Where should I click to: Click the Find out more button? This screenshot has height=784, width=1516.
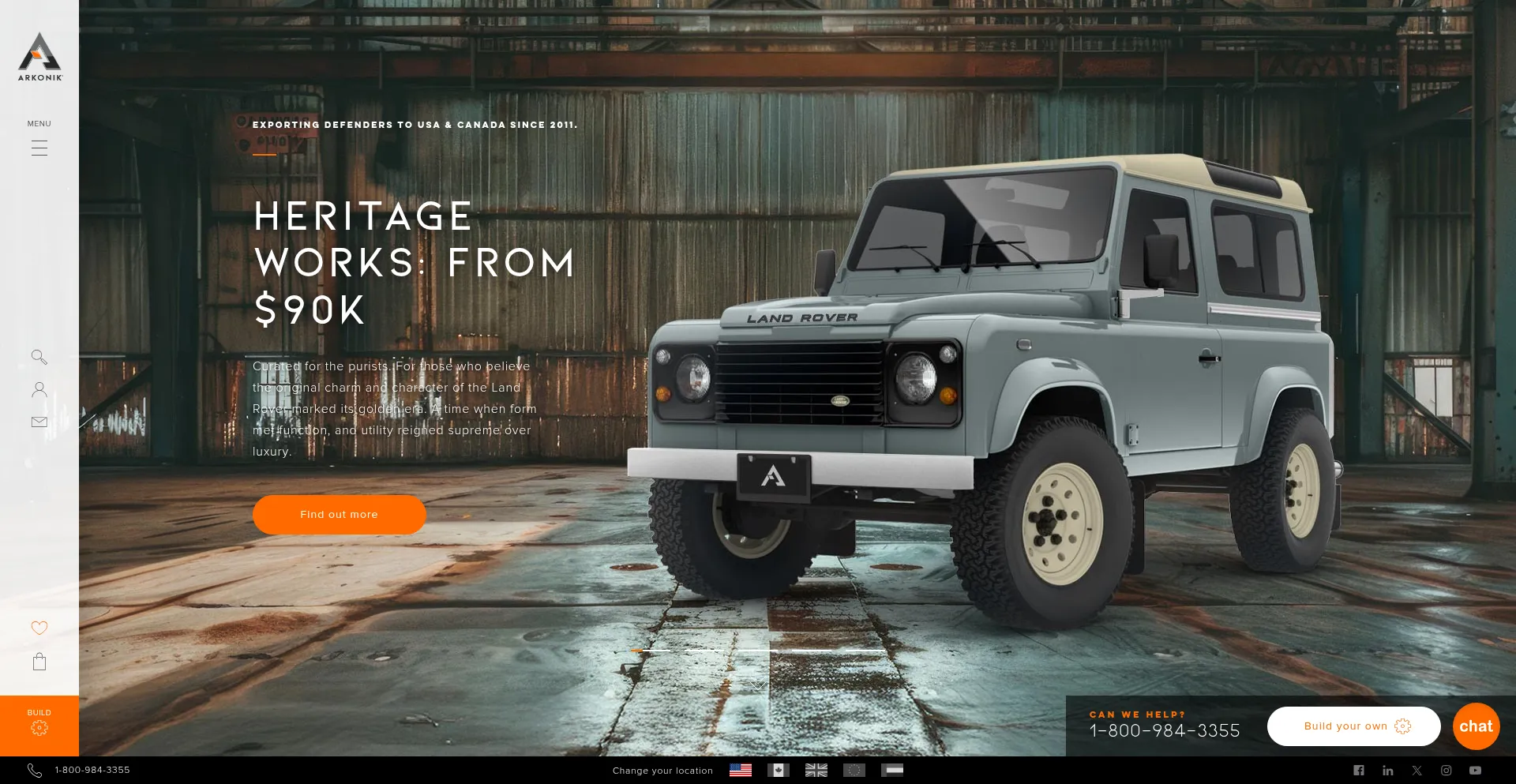(x=339, y=515)
